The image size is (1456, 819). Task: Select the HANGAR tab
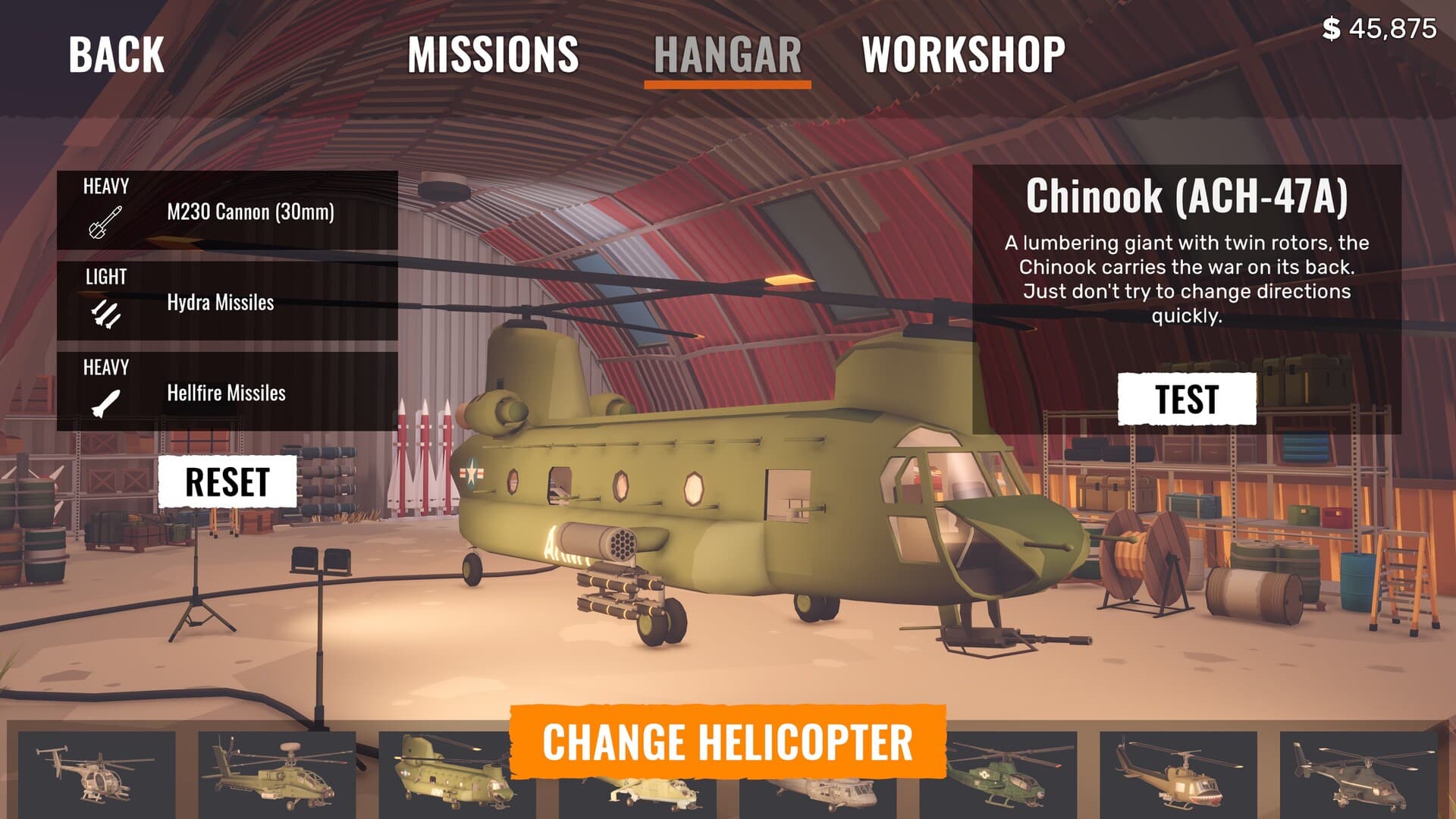729,52
